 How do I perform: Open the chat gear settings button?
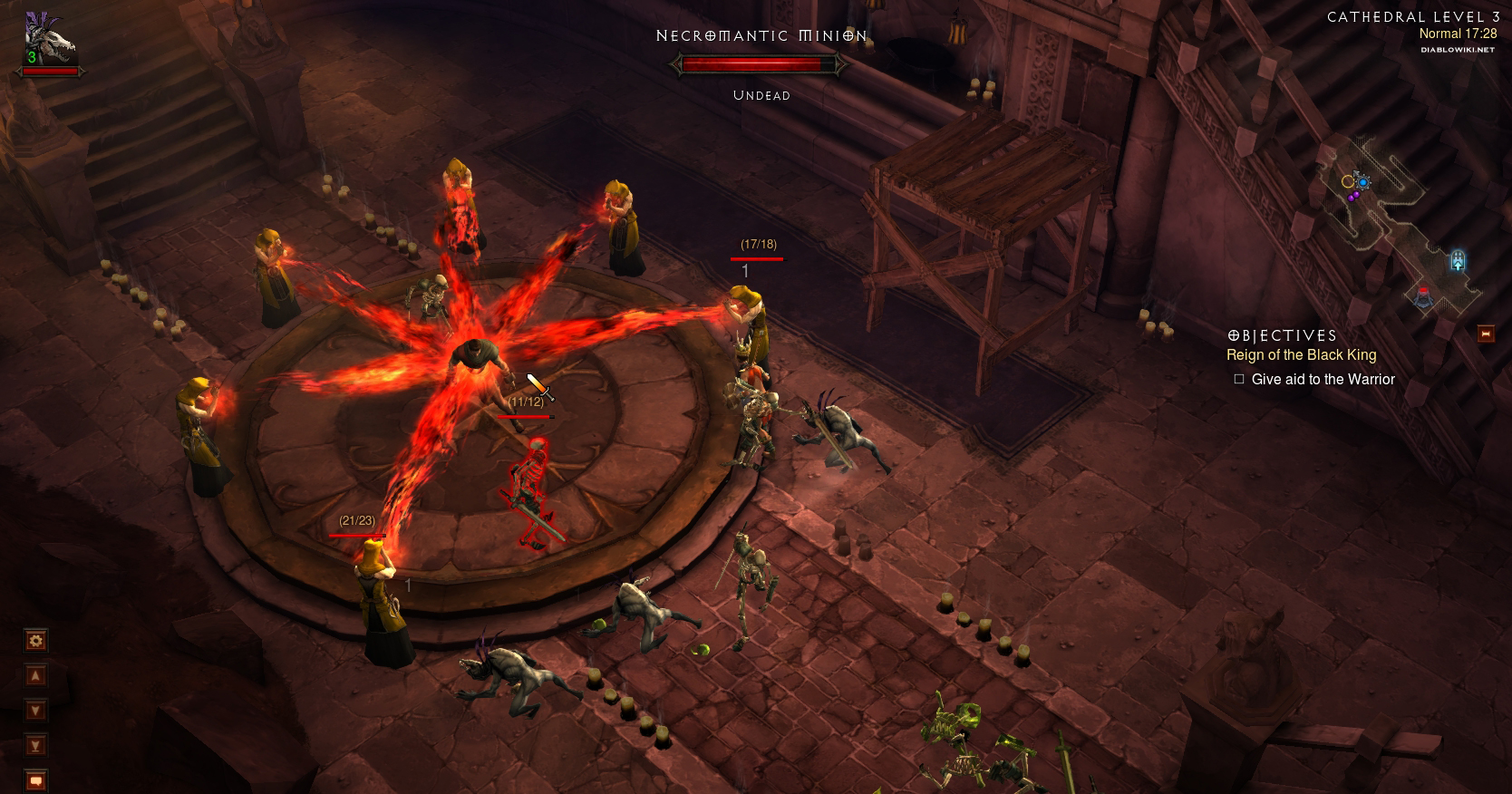[x=35, y=642]
